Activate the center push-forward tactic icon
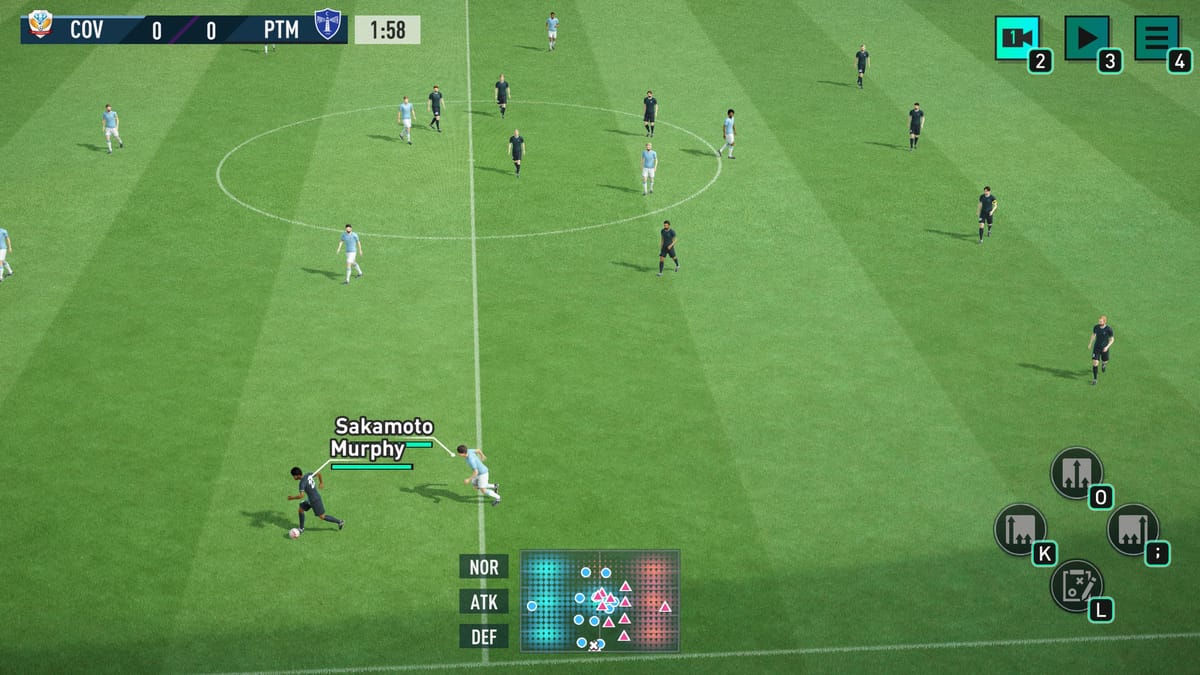1200x675 pixels. (1076, 472)
